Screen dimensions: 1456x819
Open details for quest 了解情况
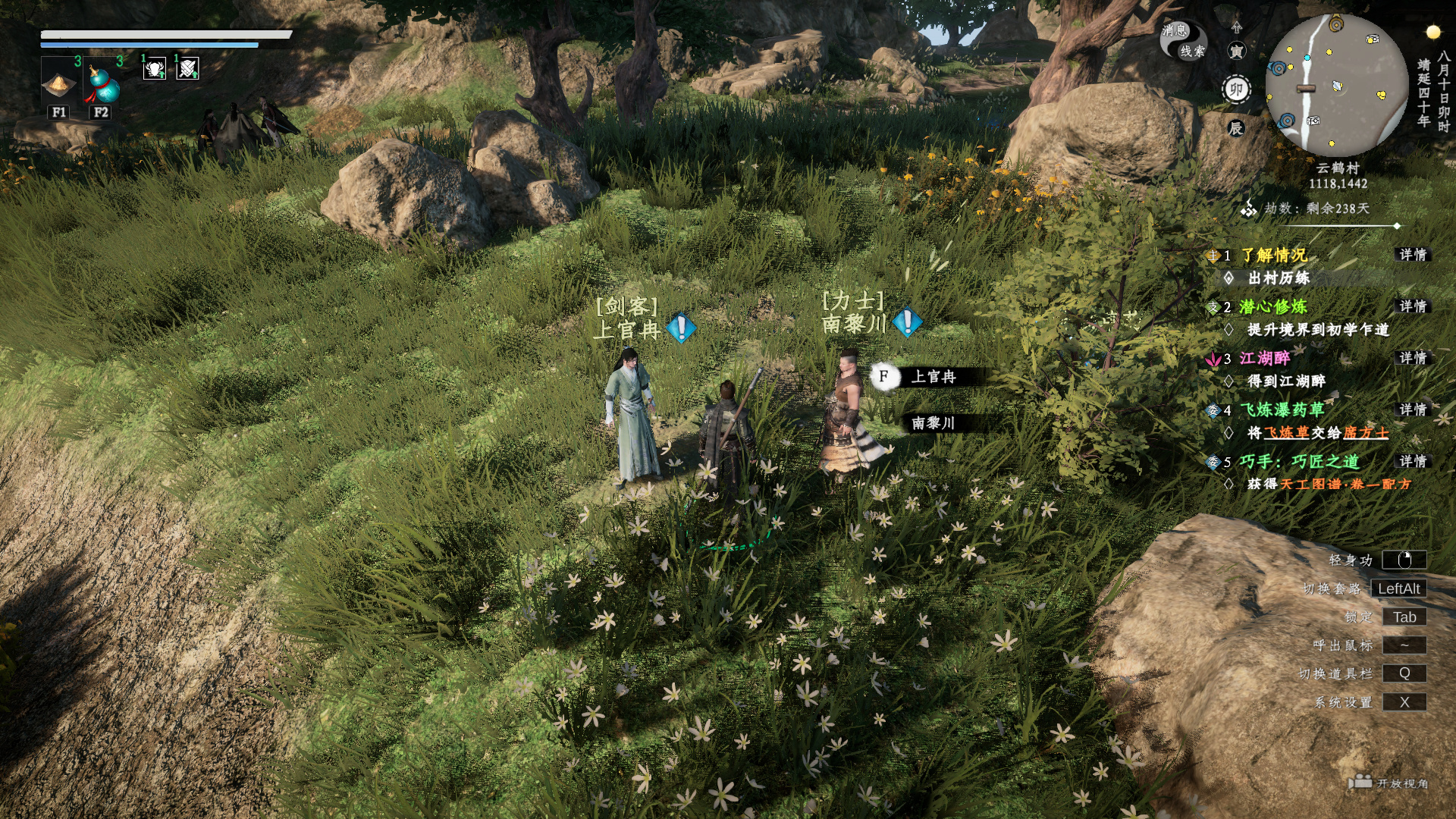[1413, 255]
